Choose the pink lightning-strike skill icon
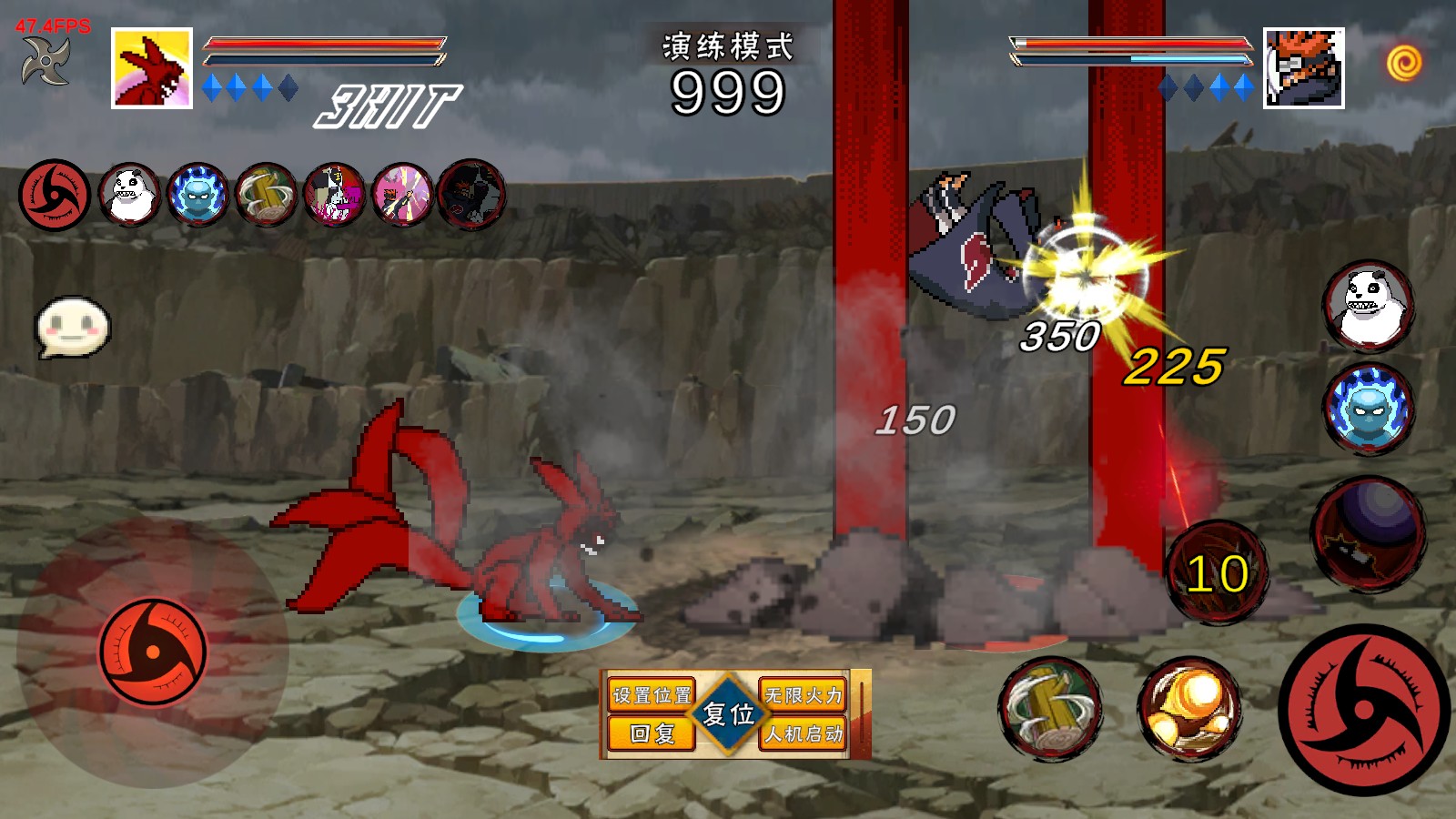 402,194
